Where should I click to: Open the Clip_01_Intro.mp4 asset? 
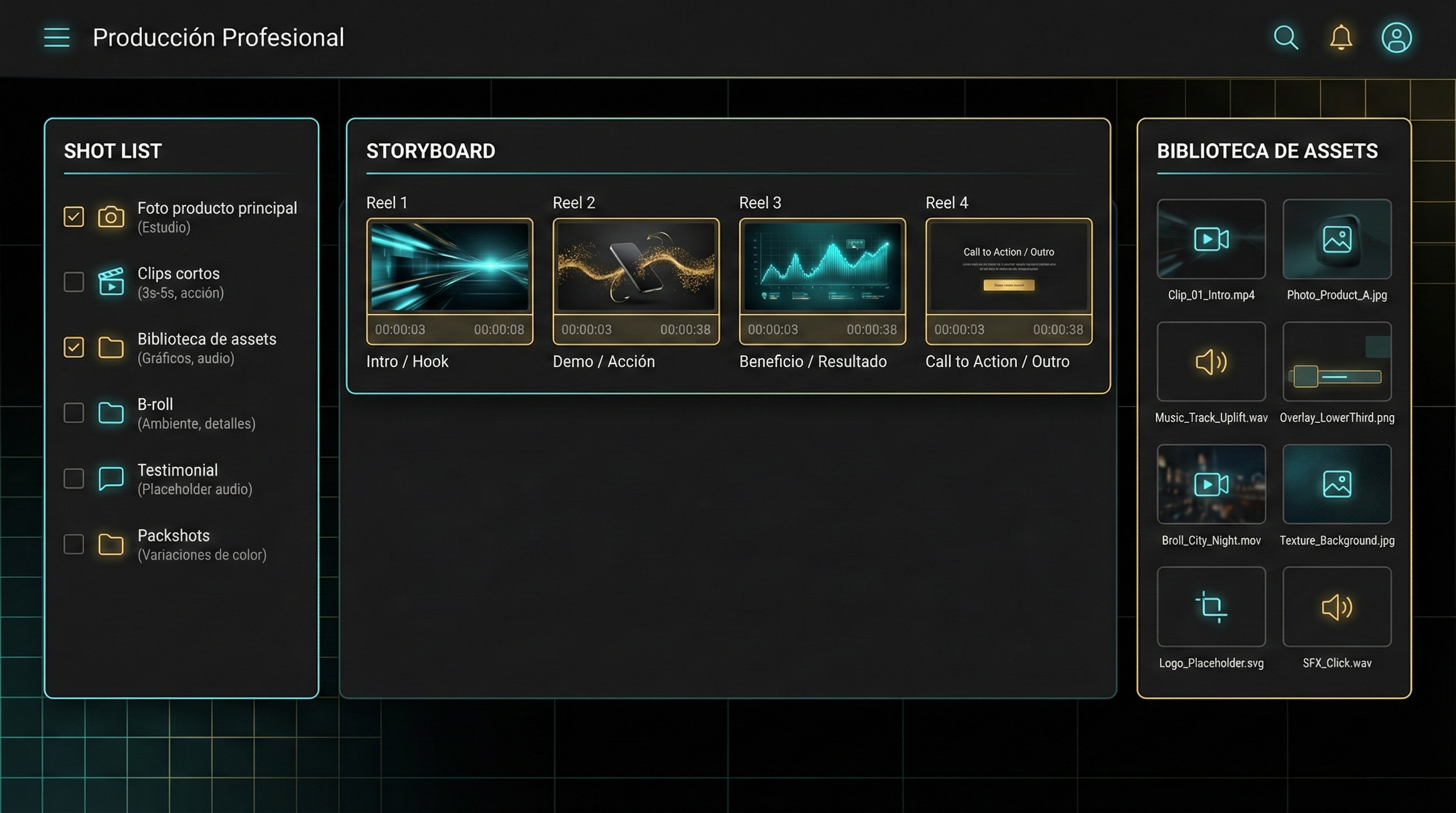[1211, 239]
